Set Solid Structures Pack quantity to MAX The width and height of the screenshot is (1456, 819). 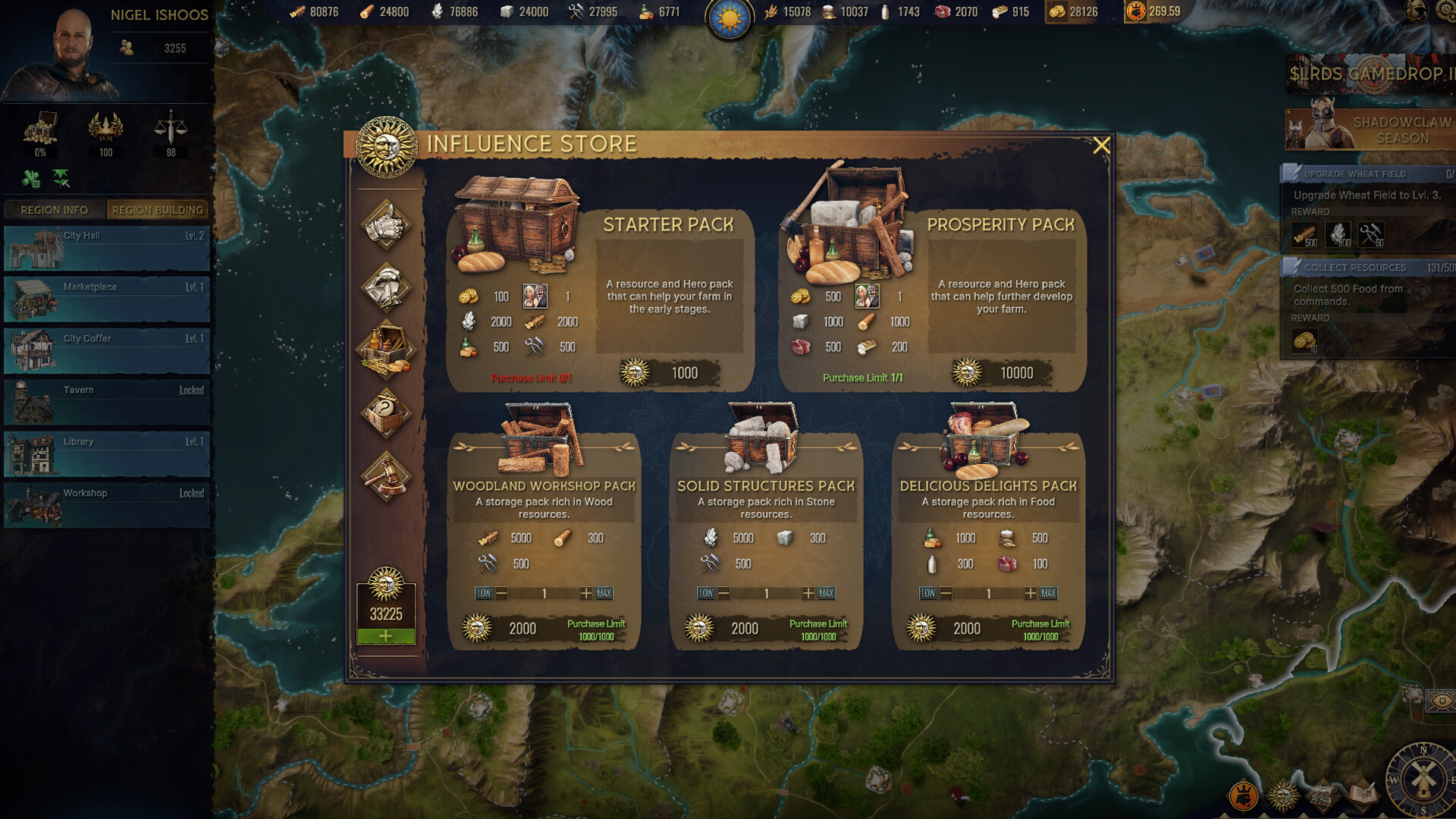click(x=827, y=593)
